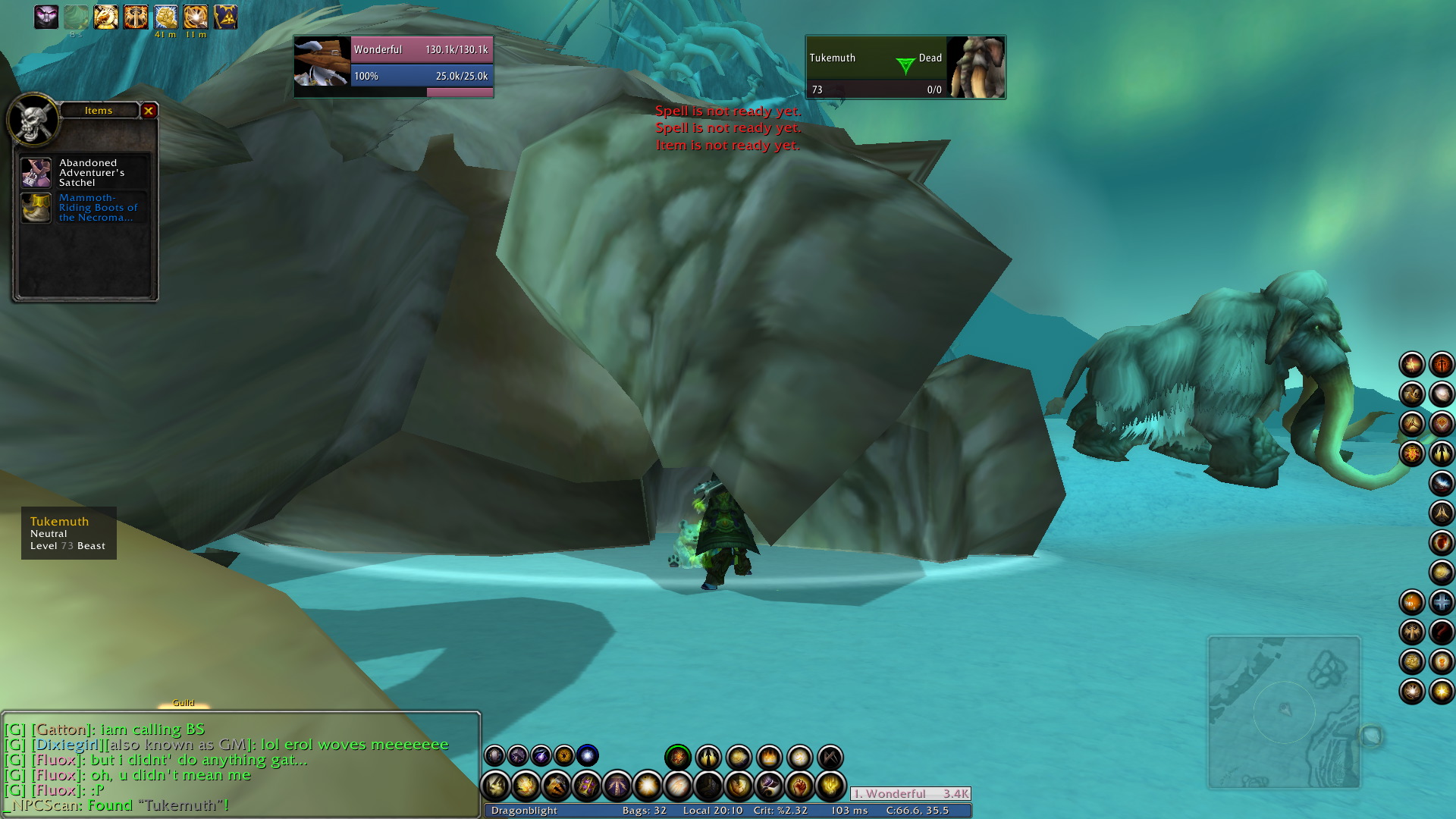Click the Wonderful threat meter bar

910,794
